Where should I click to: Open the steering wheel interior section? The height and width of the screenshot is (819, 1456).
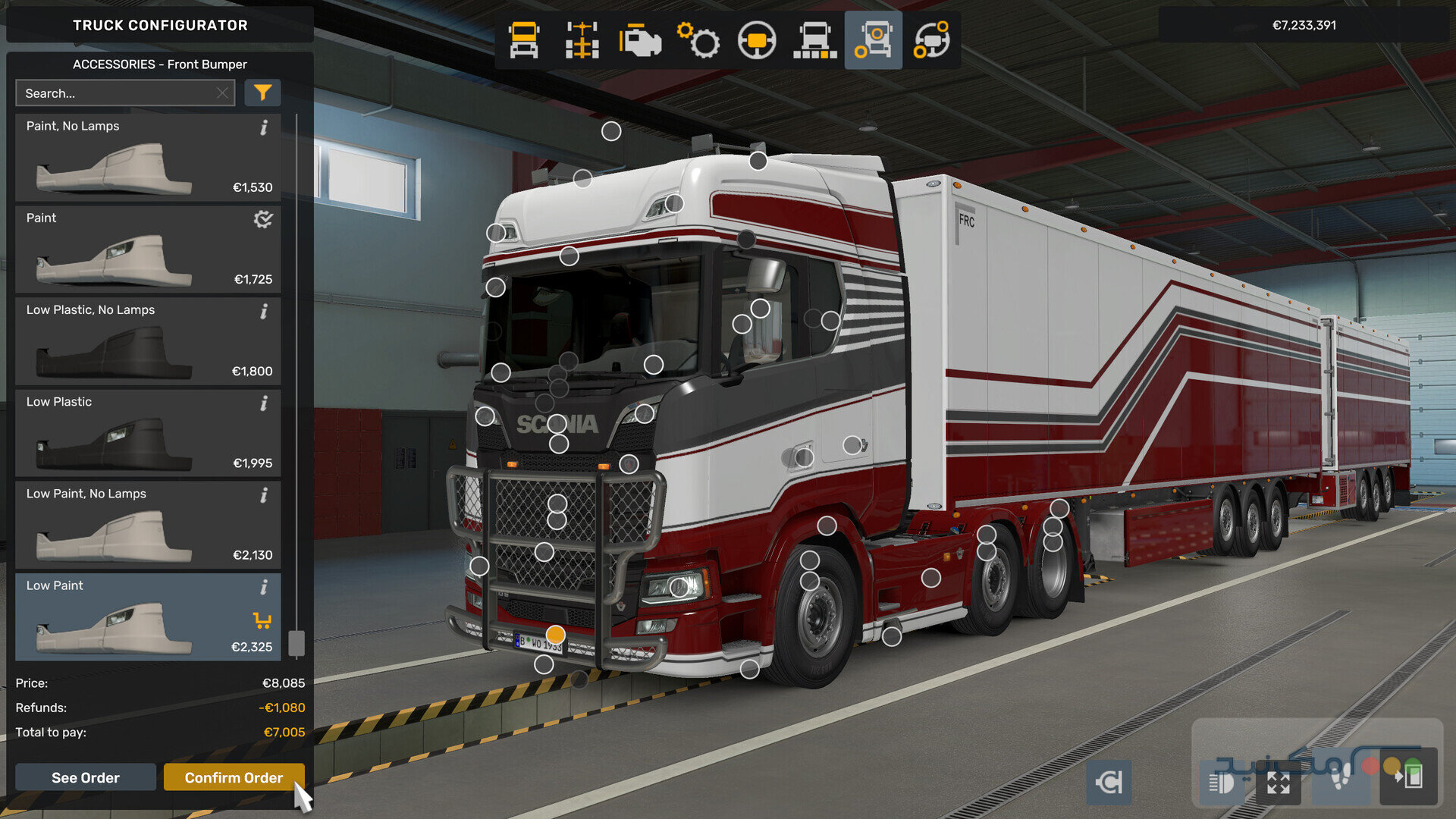pyautogui.click(x=757, y=40)
